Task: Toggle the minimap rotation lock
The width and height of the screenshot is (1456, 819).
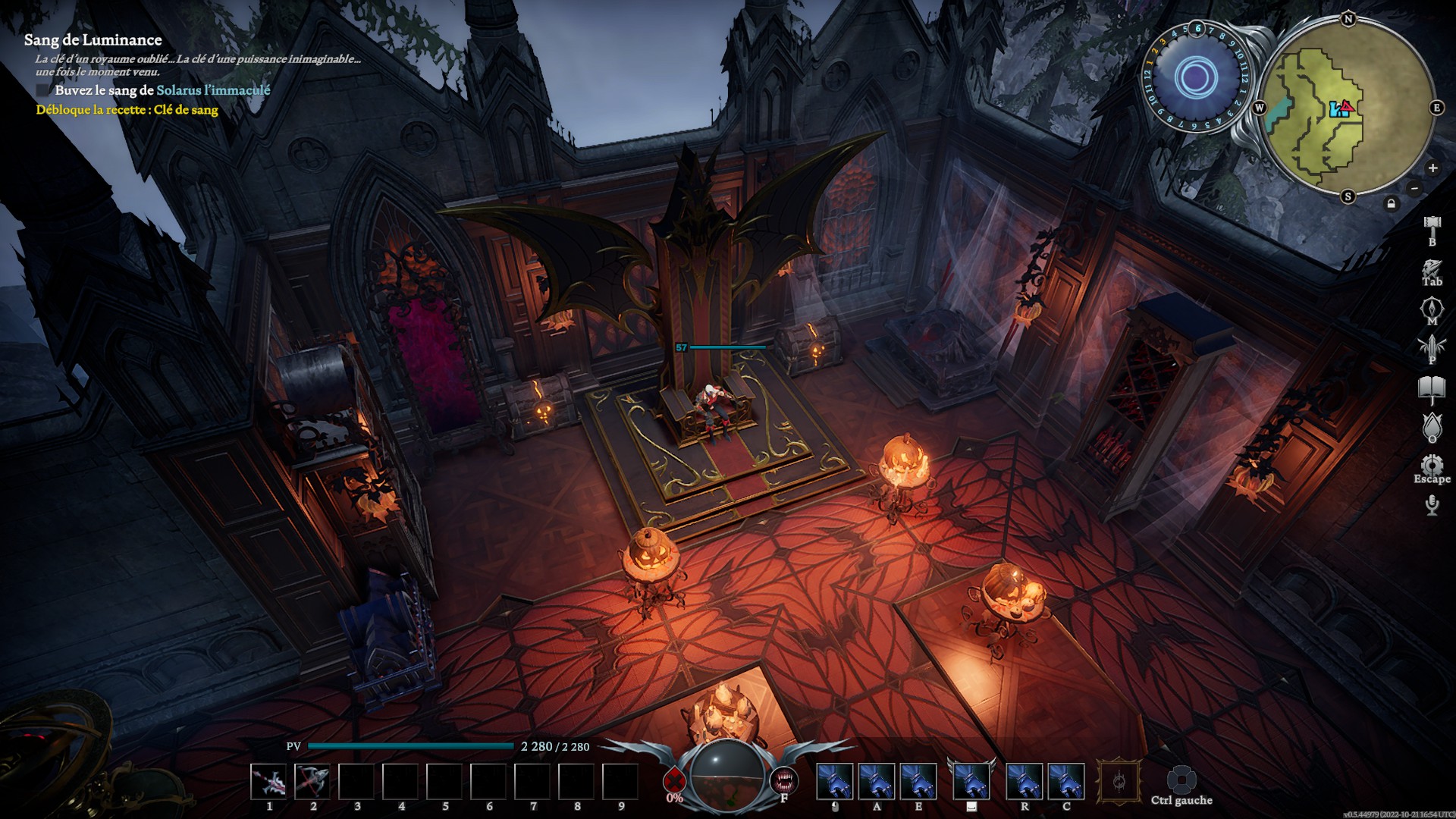Action: click(1391, 203)
